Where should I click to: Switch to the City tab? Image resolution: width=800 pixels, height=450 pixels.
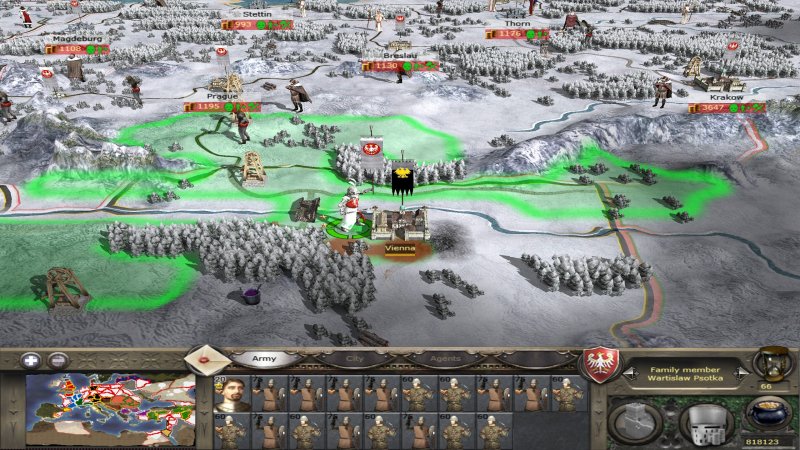pos(354,358)
